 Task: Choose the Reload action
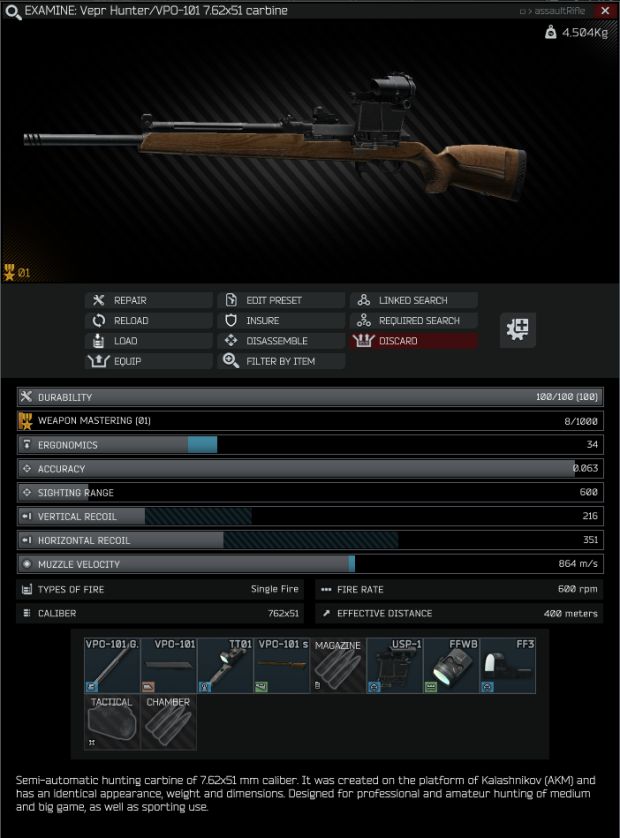[149, 321]
